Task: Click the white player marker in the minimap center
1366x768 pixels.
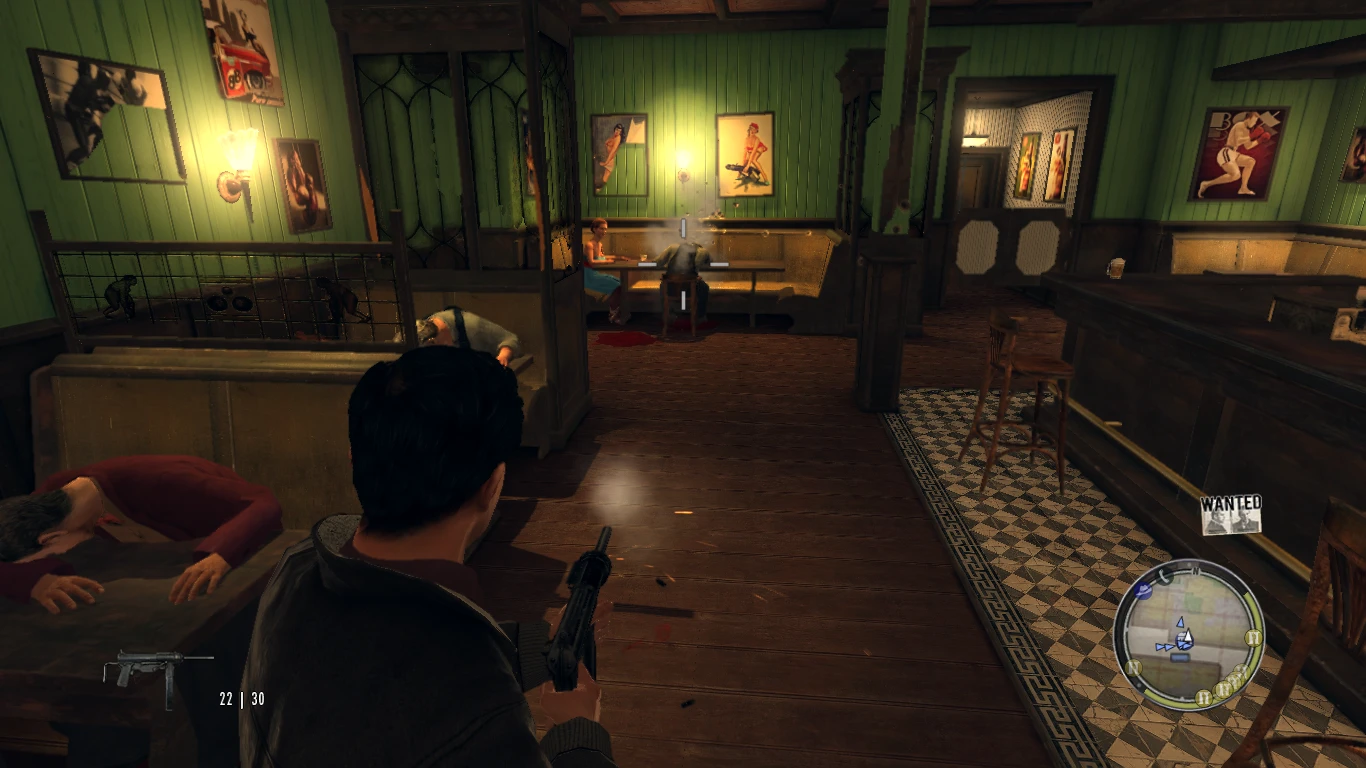Action: 1188,635
